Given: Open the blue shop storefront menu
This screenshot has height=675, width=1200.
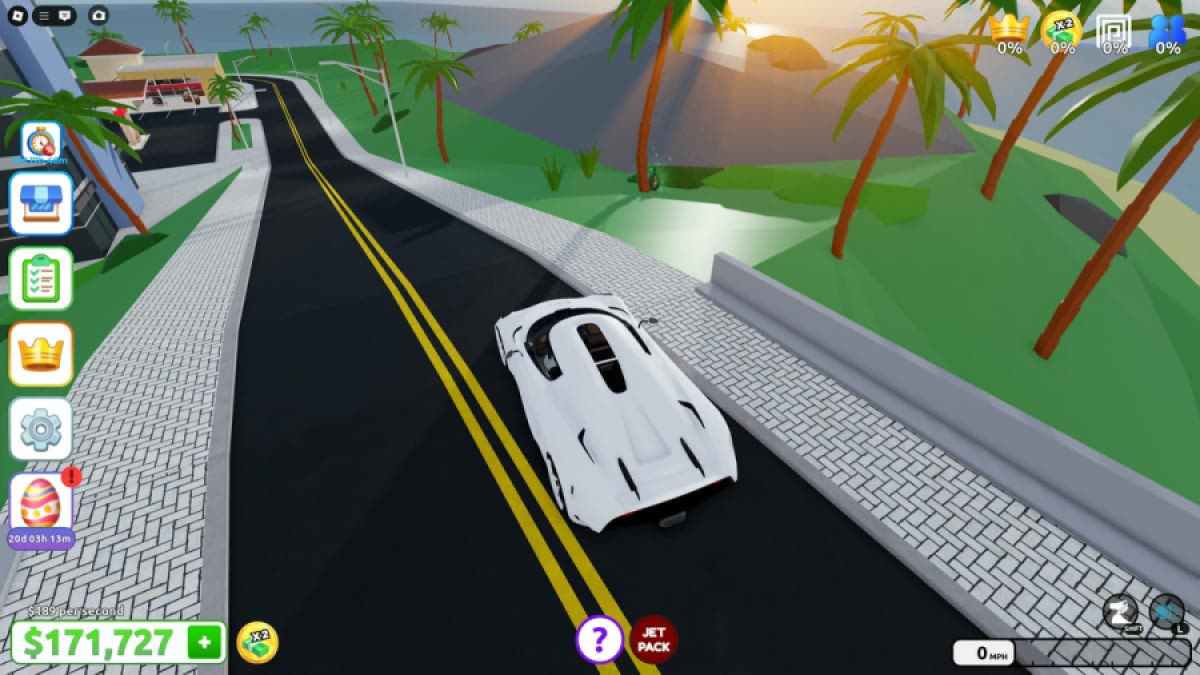Looking at the screenshot, I should [x=41, y=203].
